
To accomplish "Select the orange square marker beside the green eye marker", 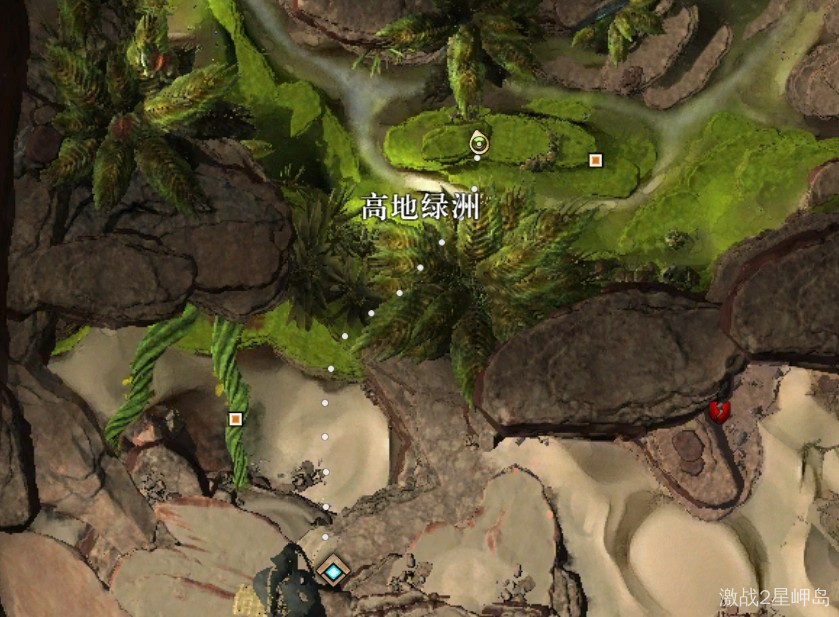I will pyautogui.click(x=596, y=160).
